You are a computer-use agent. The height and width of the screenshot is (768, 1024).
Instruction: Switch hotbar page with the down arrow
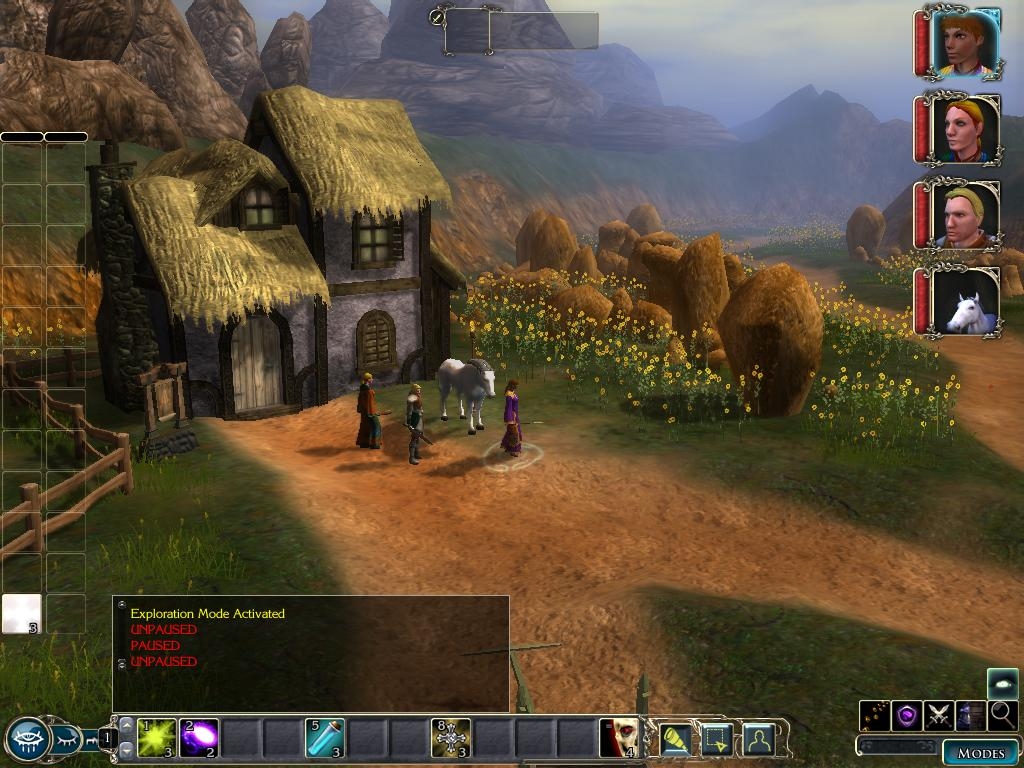126,752
